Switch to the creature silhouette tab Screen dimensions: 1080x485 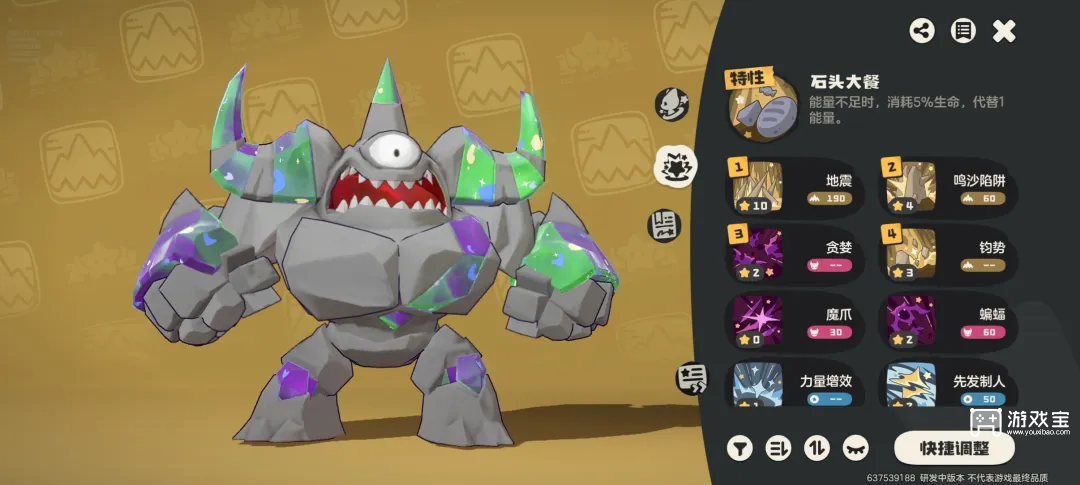[669, 103]
